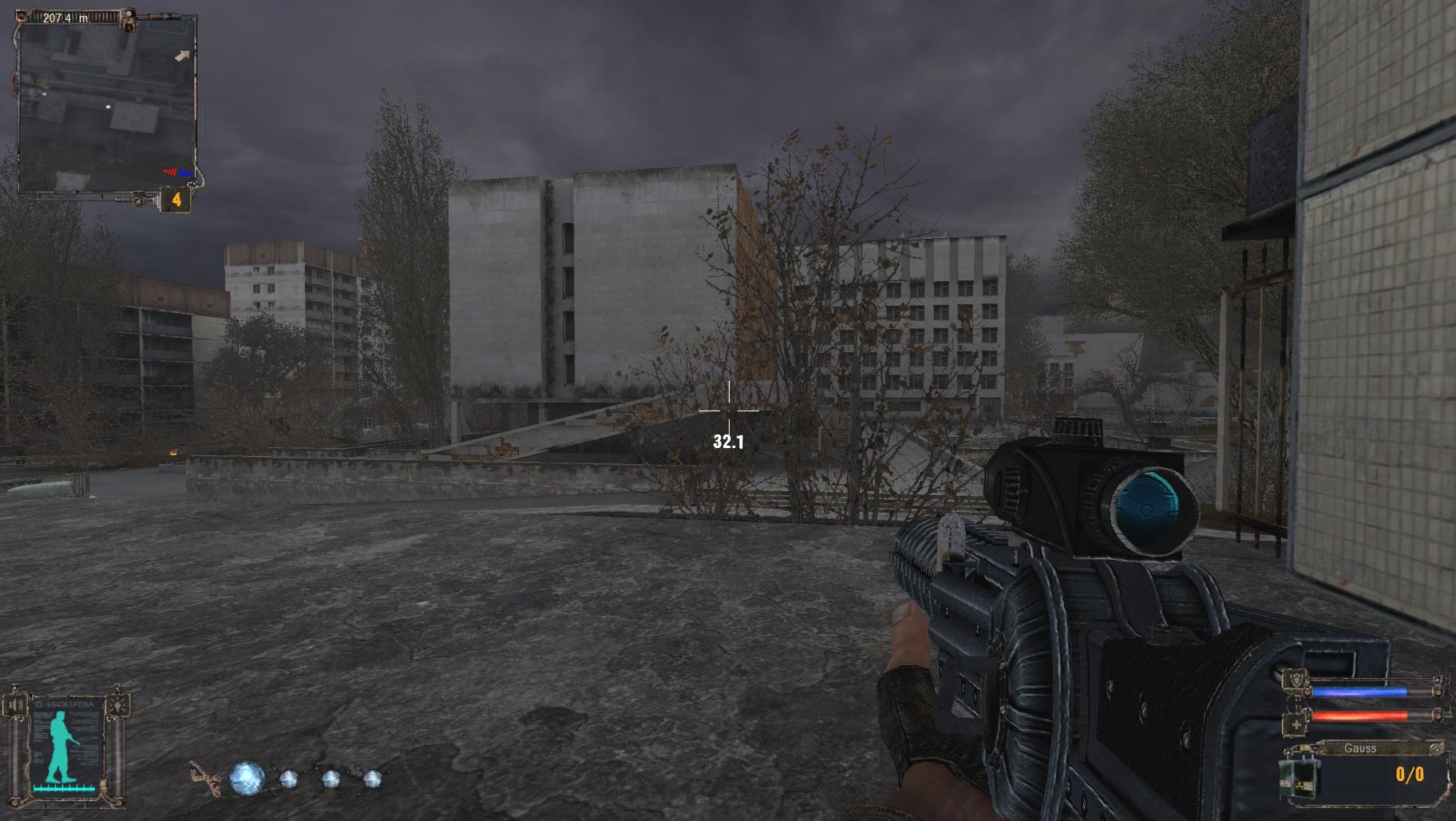Select the Gauss ammo battery icon

(1298, 777)
